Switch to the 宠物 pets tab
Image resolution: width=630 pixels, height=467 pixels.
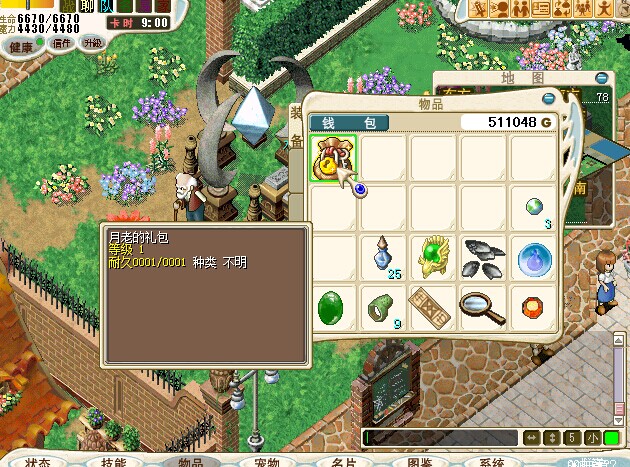[x=266, y=462]
